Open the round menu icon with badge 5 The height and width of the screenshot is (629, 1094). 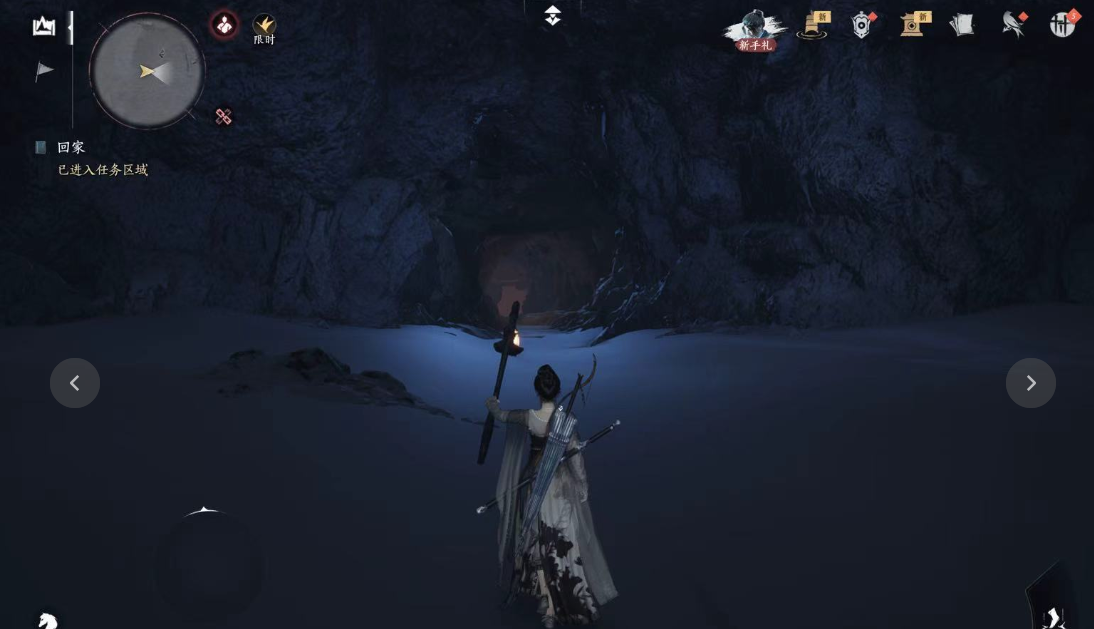1062,25
